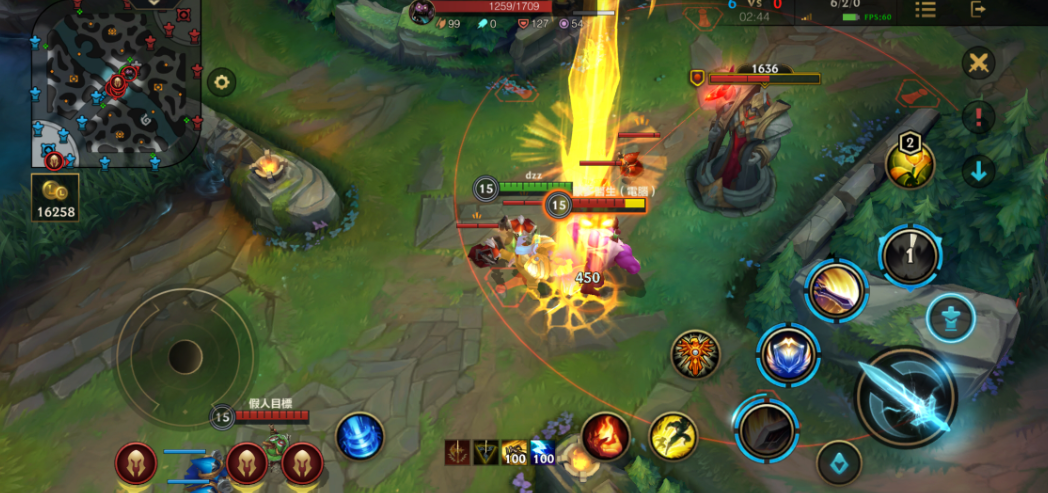This screenshot has height=493, width=1048.
Task: Open the gear settings next to minimap
Action: pyautogui.click(x=221, y=82)
